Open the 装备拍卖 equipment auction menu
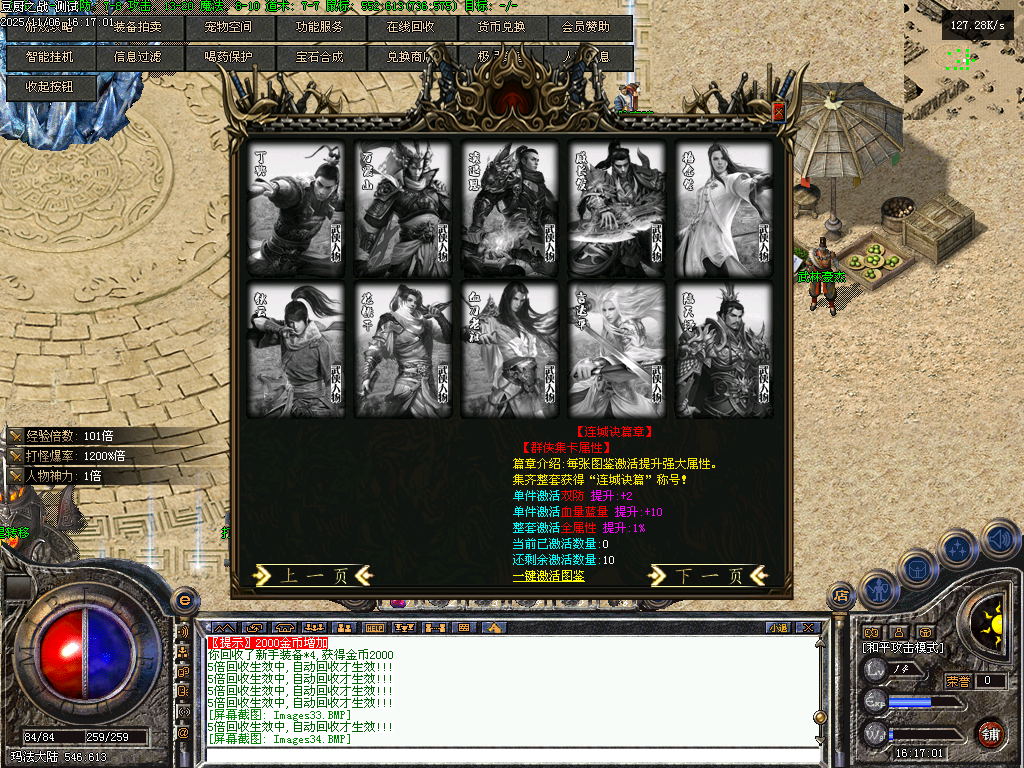The image size is (1024, 768). tap(138, 27)
